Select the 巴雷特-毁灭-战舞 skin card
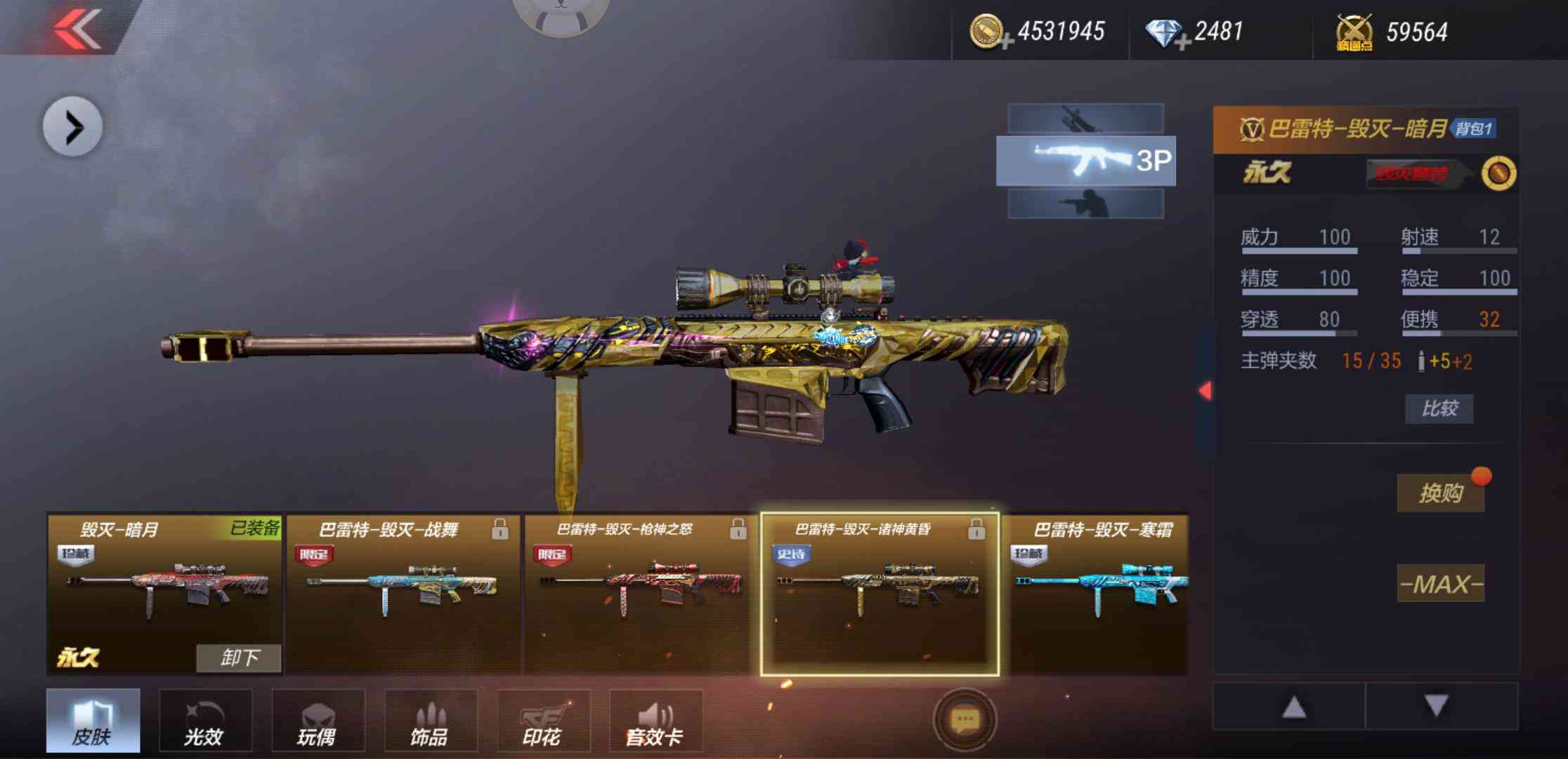This screenshot has width=1568, height=759. tap(403, 594)
